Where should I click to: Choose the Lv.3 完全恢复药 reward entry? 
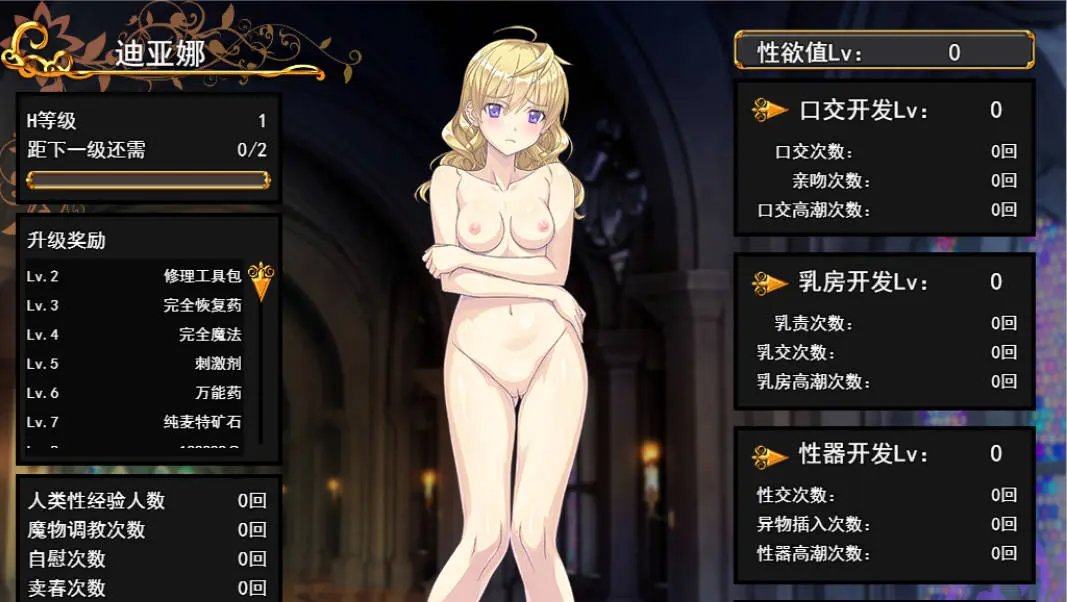134,305
